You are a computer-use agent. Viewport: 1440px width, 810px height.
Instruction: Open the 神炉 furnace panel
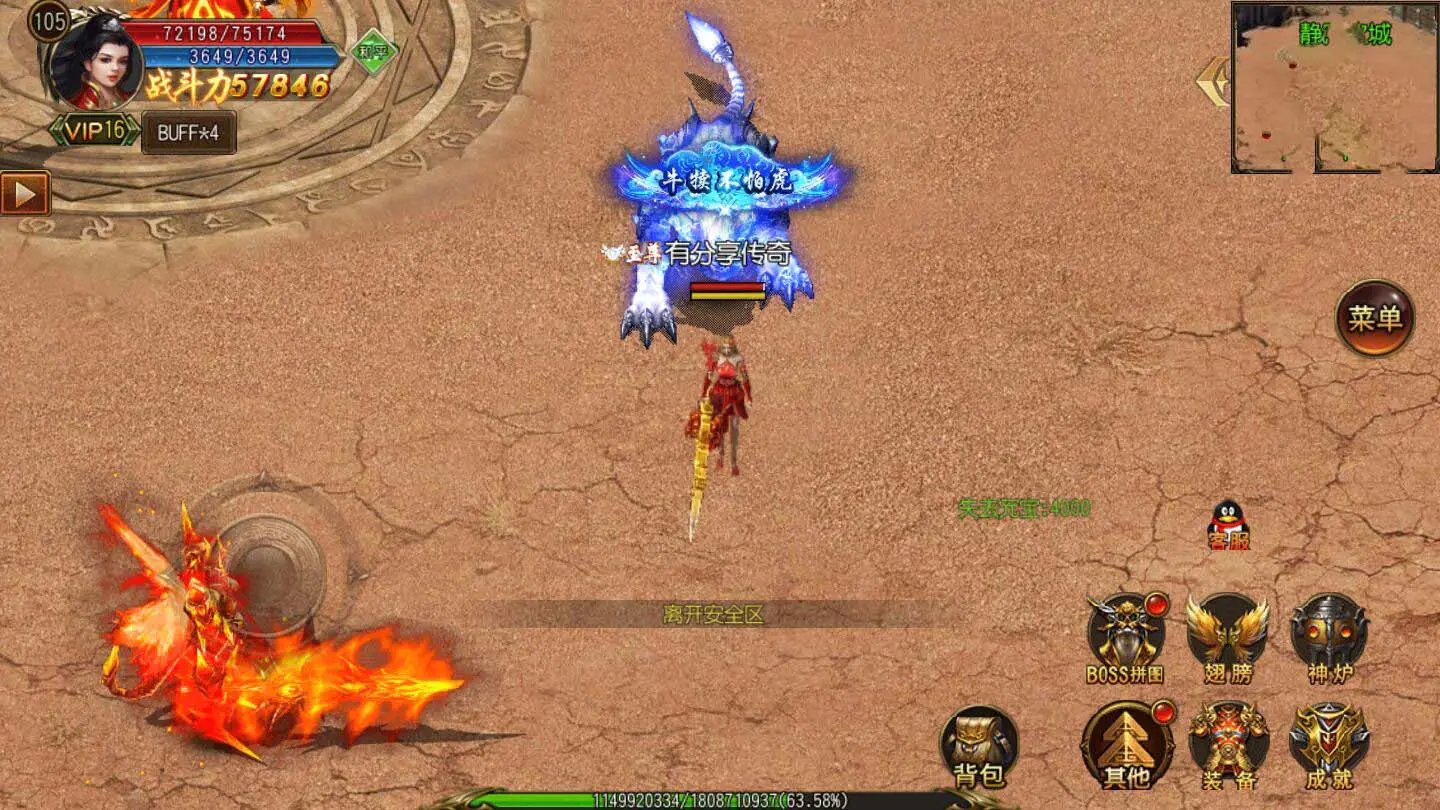coord(1329,634)
